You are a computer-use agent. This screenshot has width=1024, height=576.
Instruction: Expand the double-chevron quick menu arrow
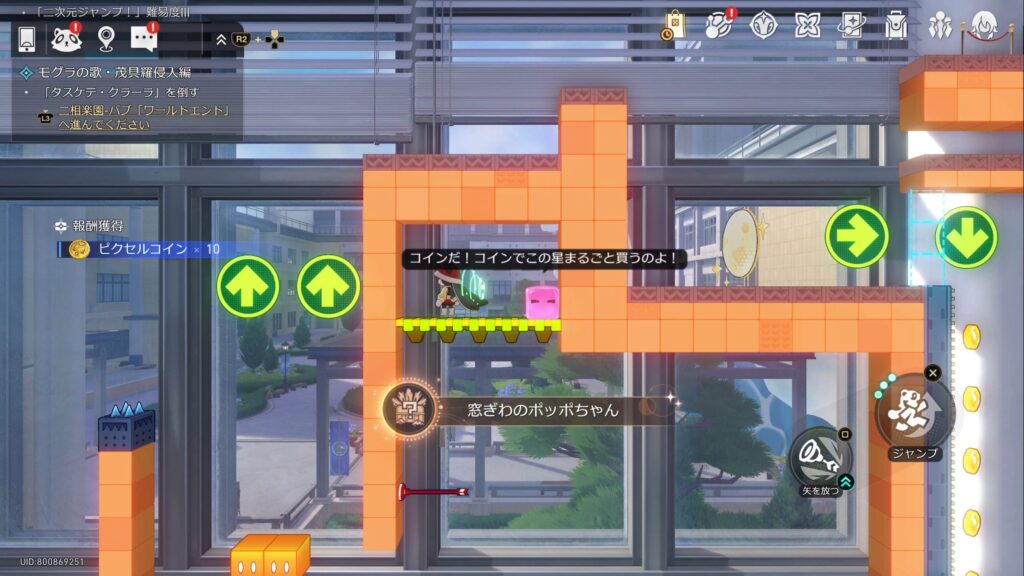click(221, 39)
